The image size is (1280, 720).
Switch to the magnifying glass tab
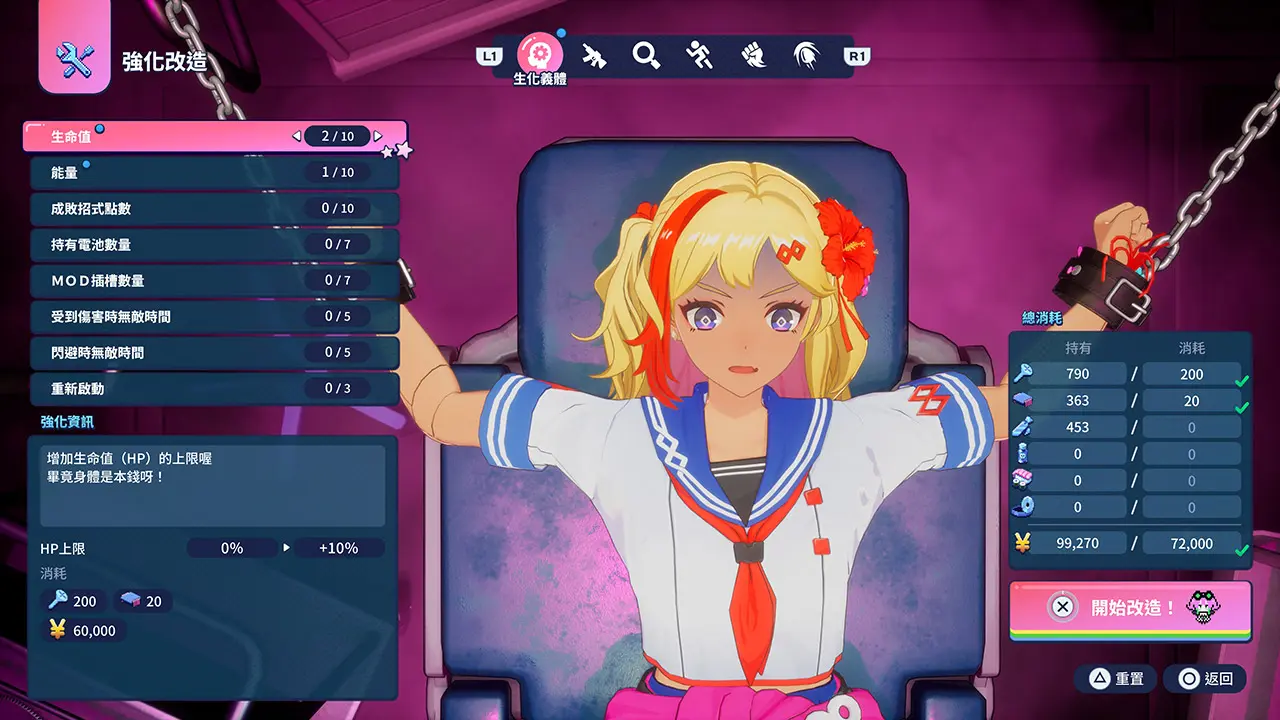(x=647, y=55)
